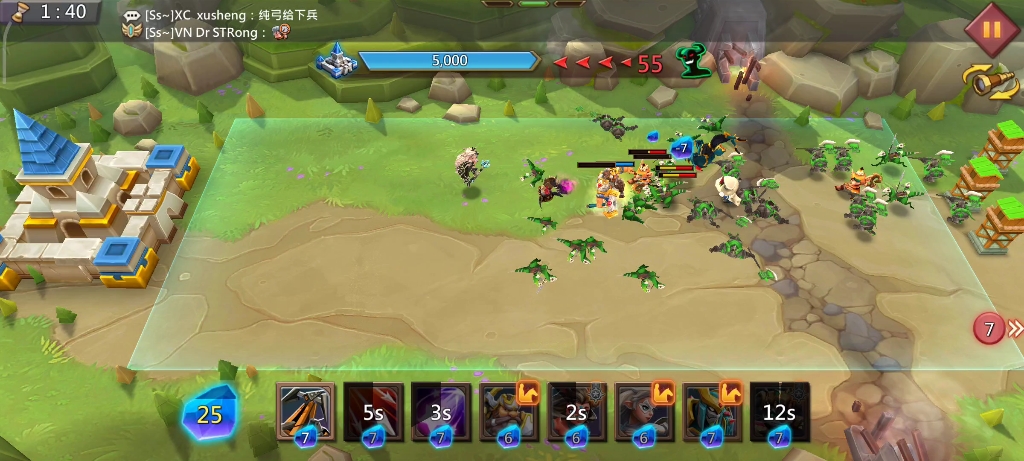Deploy the gold-and-teal armored hero card
The image size is (1024, 461).
tap(712, 411)
